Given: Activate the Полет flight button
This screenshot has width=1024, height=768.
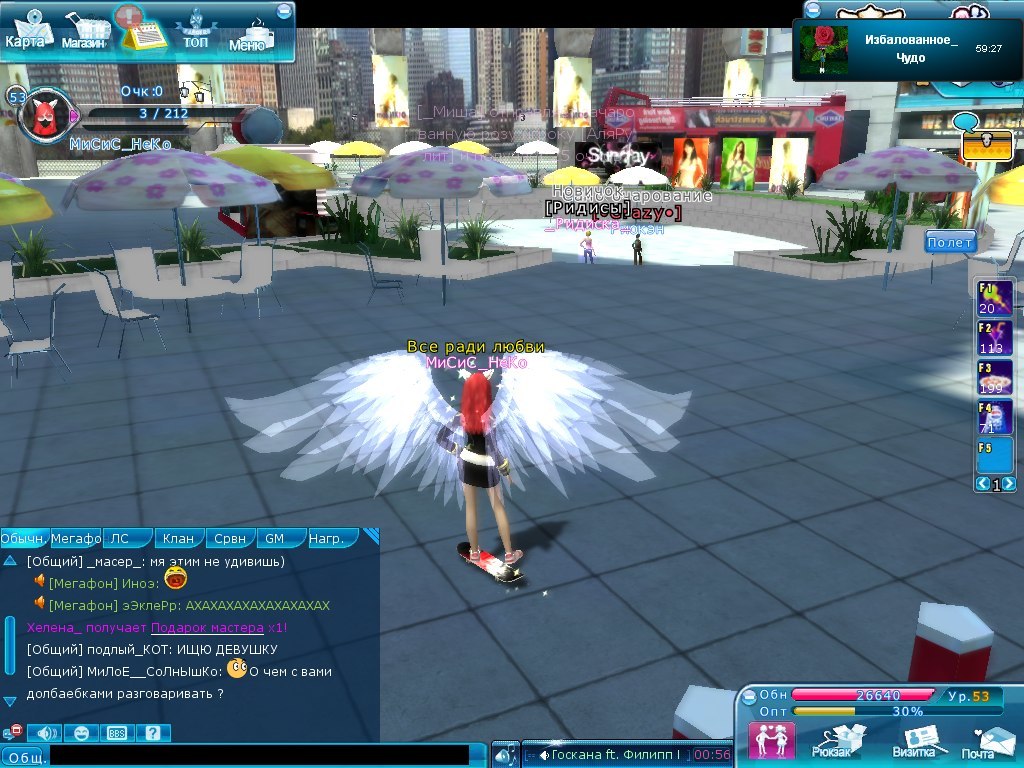Looking at the screenshot, I should point(949,243).
